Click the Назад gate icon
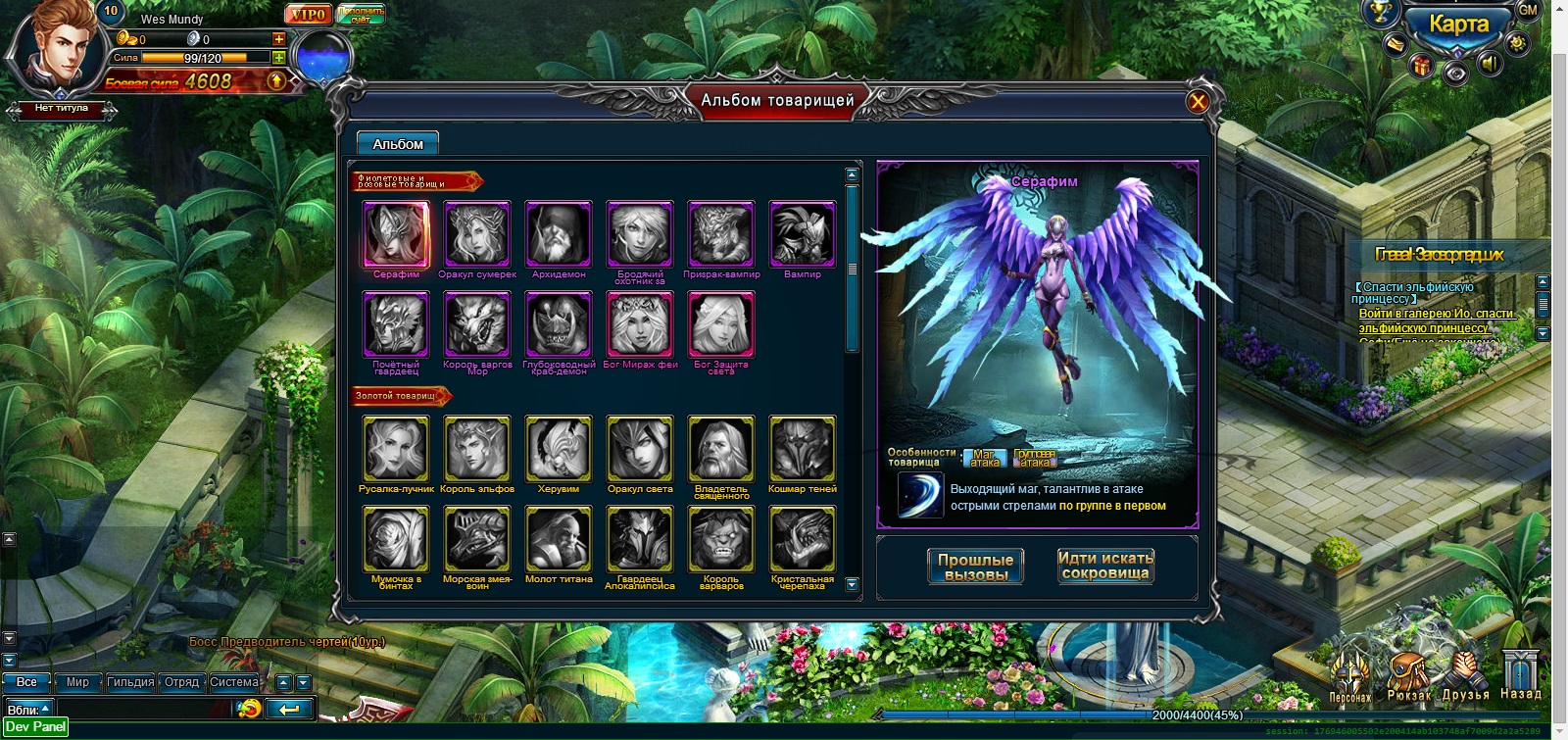The width and height of the screenshot is (1568, 740). [x=1521, y=674]
